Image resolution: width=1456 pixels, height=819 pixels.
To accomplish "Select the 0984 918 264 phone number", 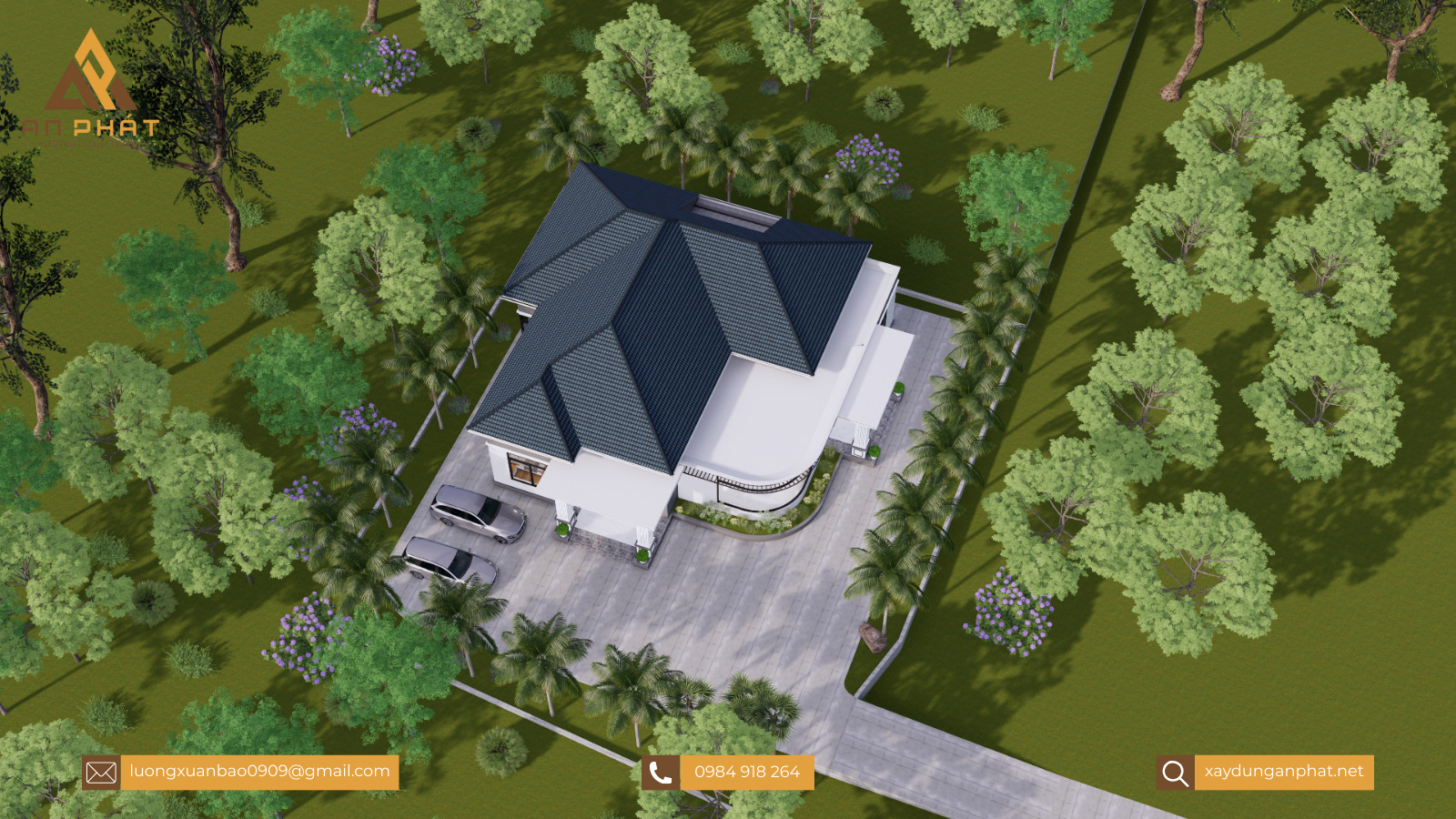I will pyautogui.click(x=746, y=773).
